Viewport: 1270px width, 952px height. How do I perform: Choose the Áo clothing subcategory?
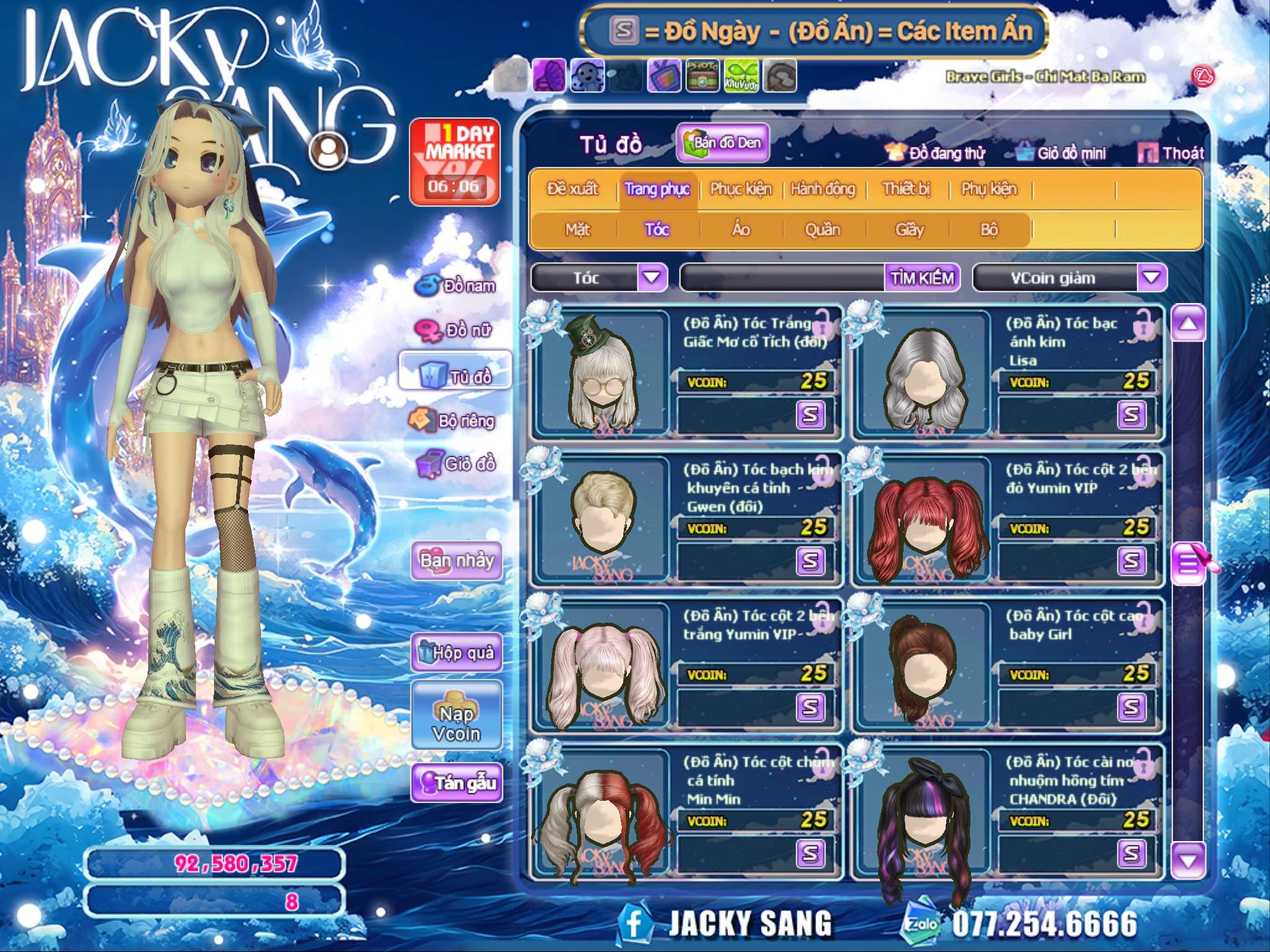[741, 230]
